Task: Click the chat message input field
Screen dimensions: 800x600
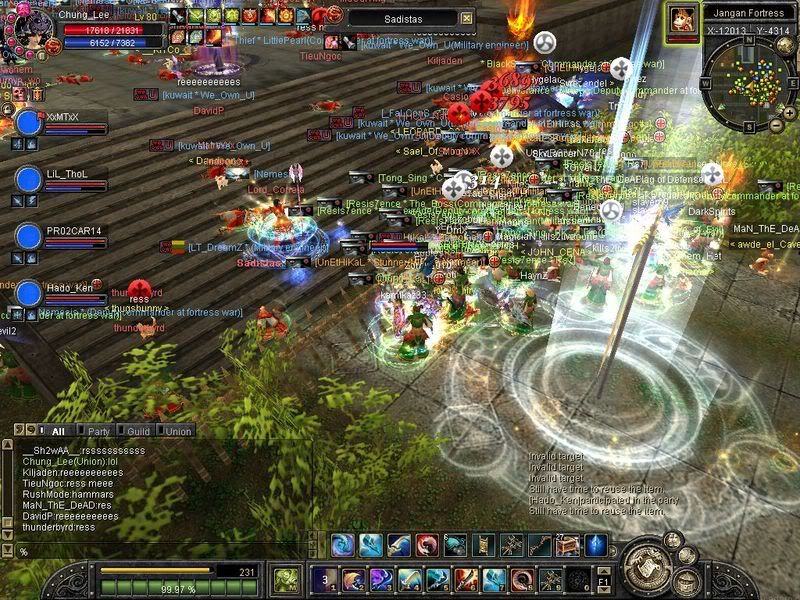Action: click(x=160, y=551)
